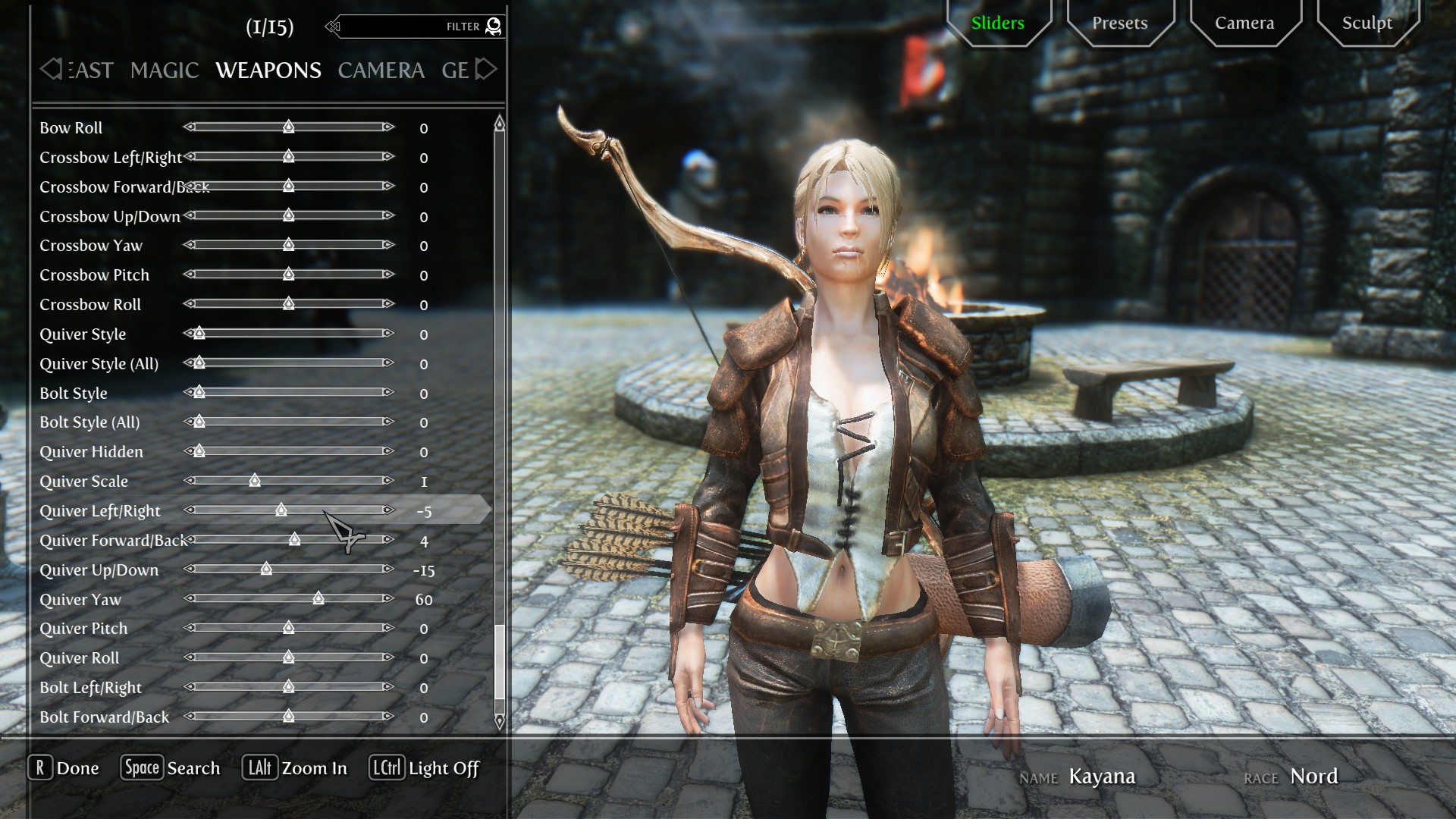Screen dimensions: 1456x819
Task: Show previous categories with left arrow
Action: point(50,70)
